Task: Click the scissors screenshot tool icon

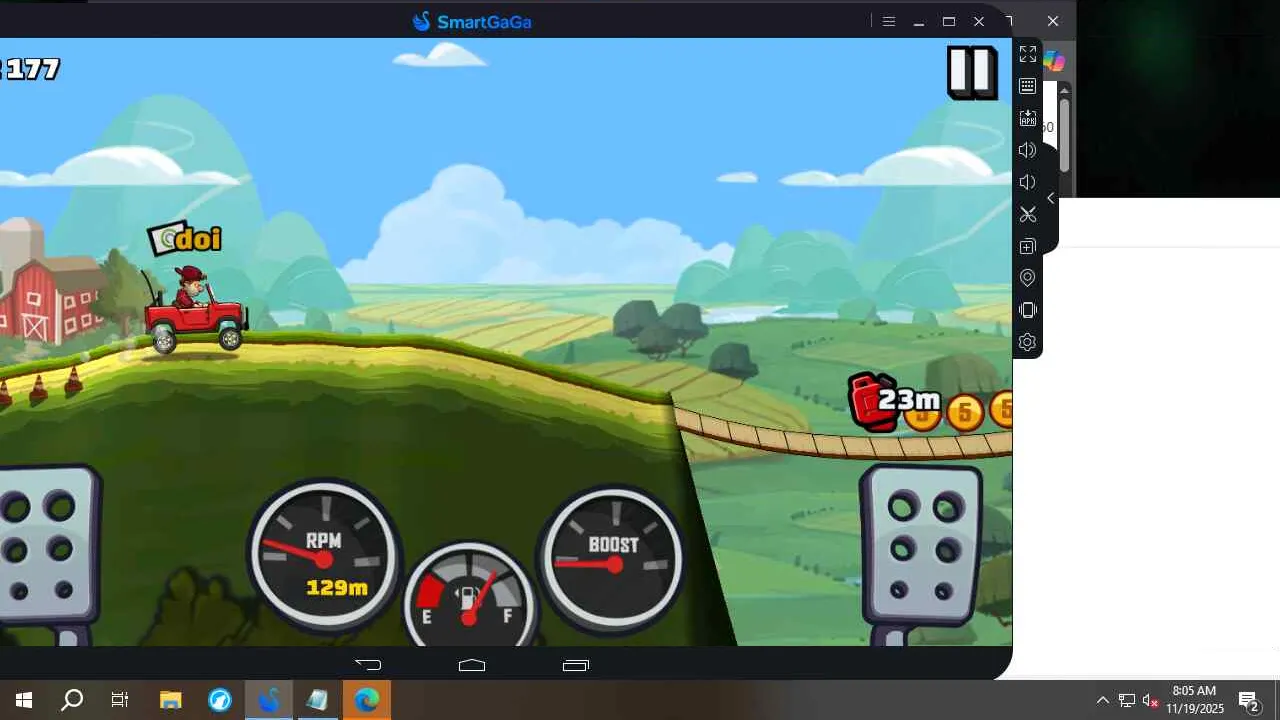Action: [x=1027, y=214]
